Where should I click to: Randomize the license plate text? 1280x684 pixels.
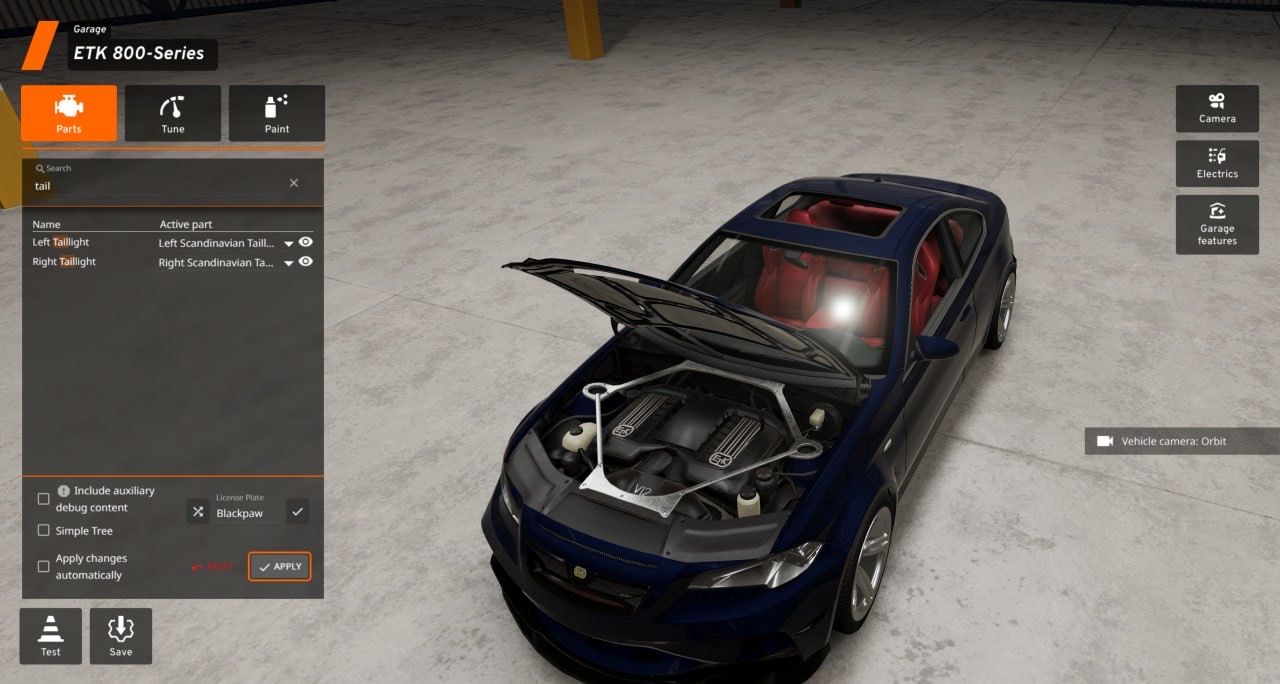(x=197, y=512)
